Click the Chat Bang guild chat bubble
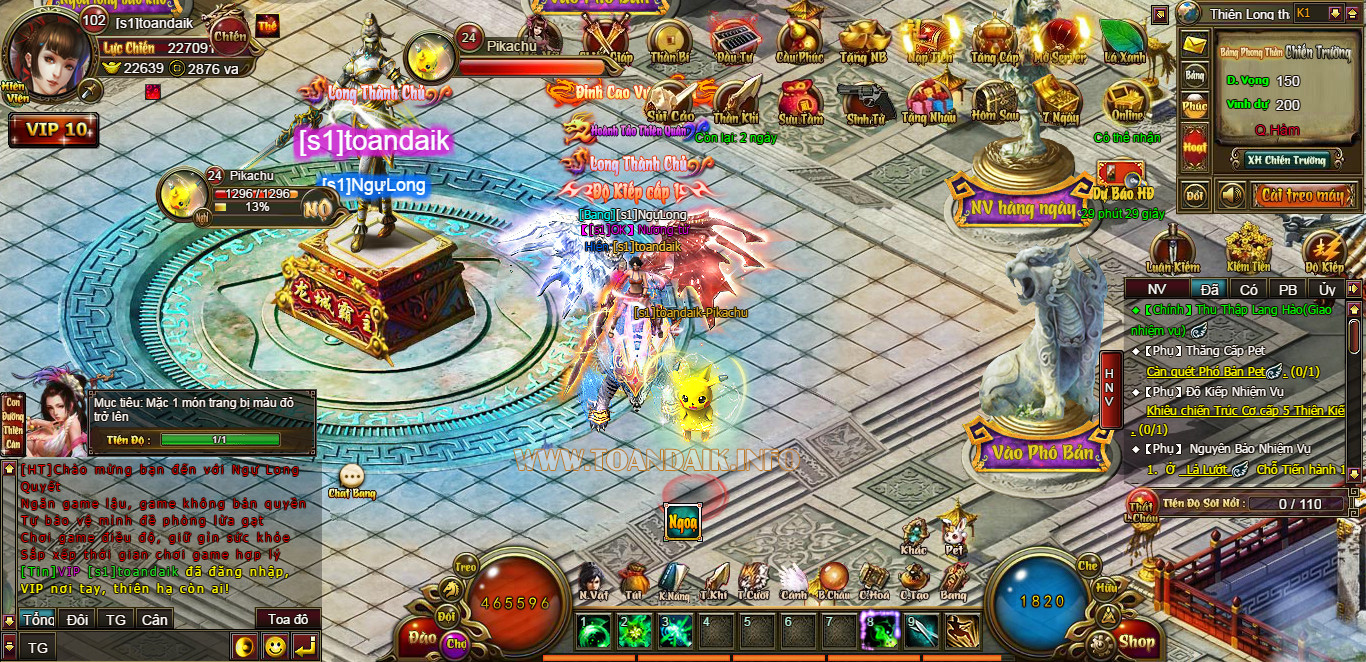The height and width of the screenshot is (662, 1366). (351, 478)
